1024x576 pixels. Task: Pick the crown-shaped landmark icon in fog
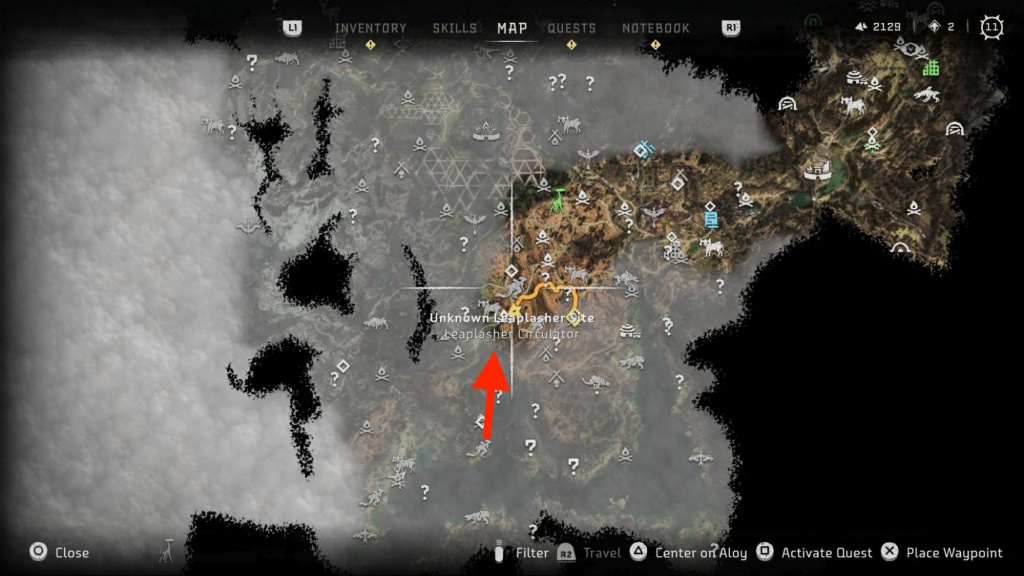(x=487, y=130)
